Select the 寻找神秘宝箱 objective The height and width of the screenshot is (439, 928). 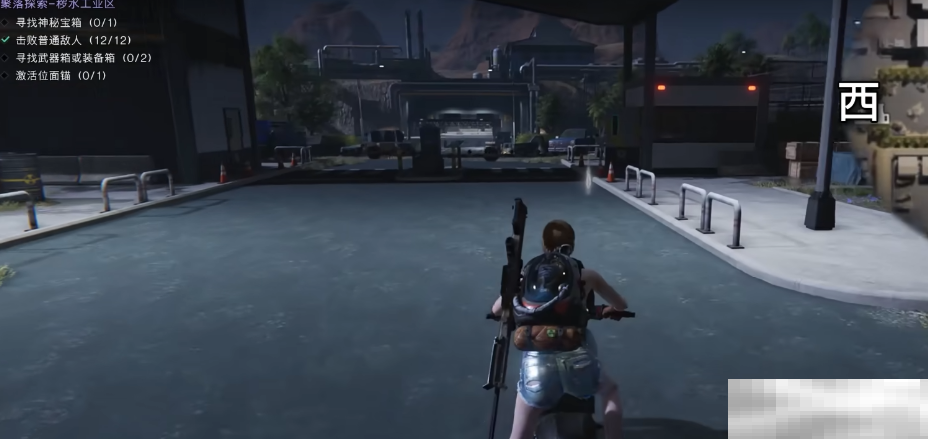click(67, 22)
